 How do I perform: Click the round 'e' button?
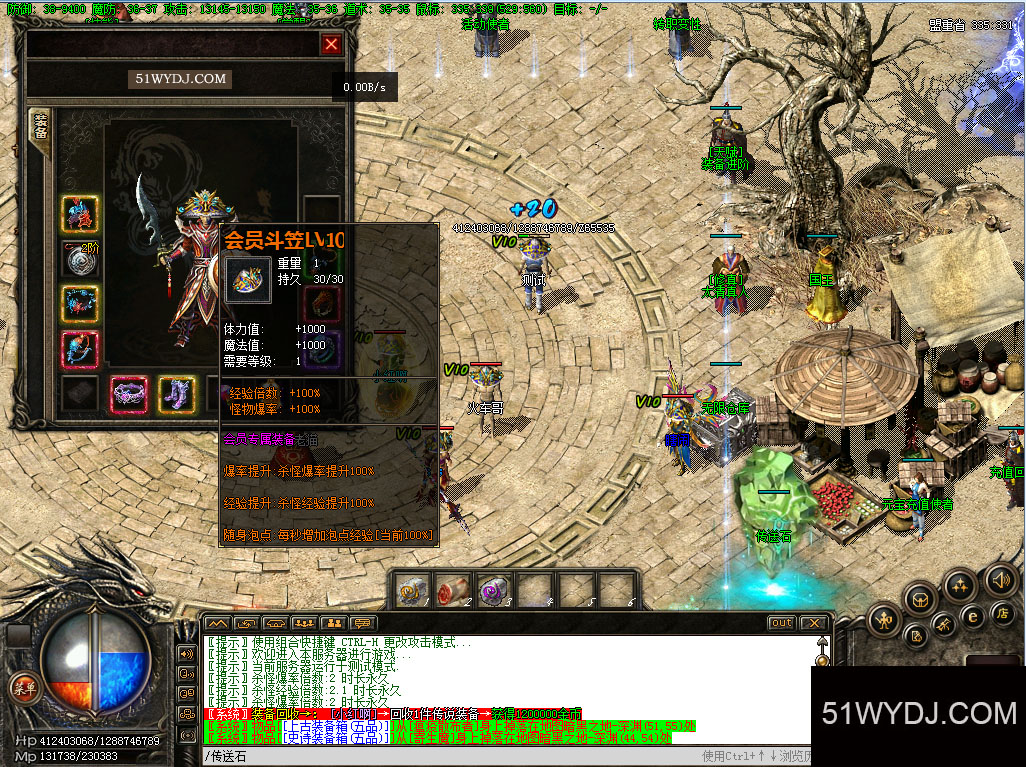pos(971,616)
